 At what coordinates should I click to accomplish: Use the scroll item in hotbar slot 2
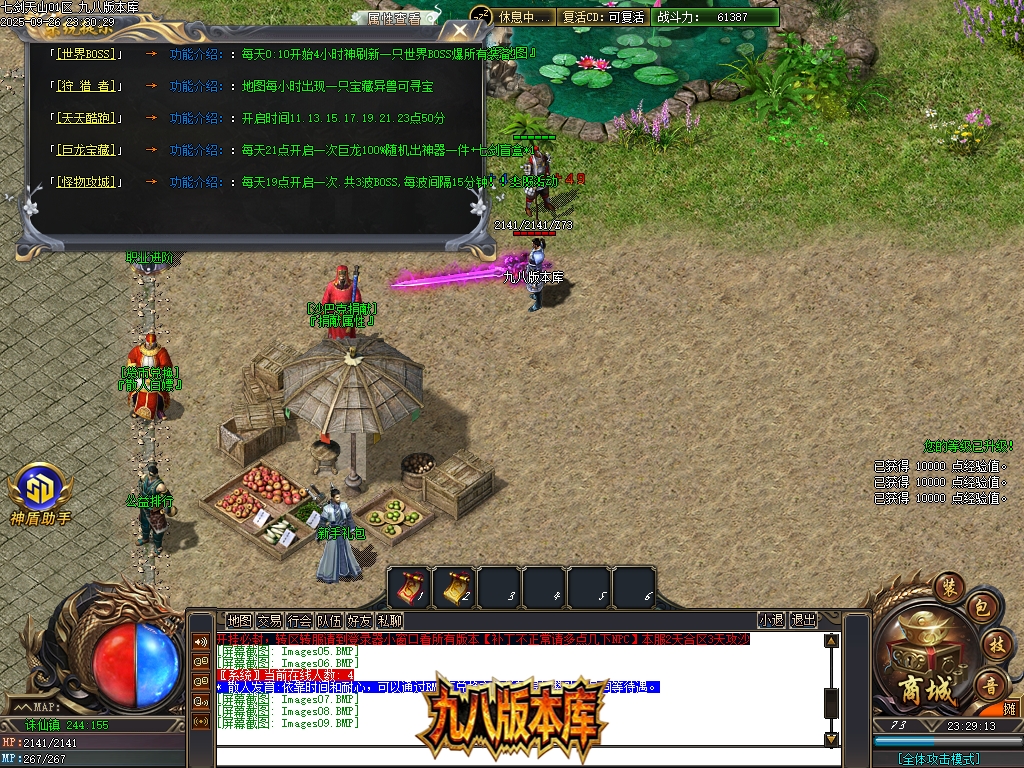pos(455,586)
